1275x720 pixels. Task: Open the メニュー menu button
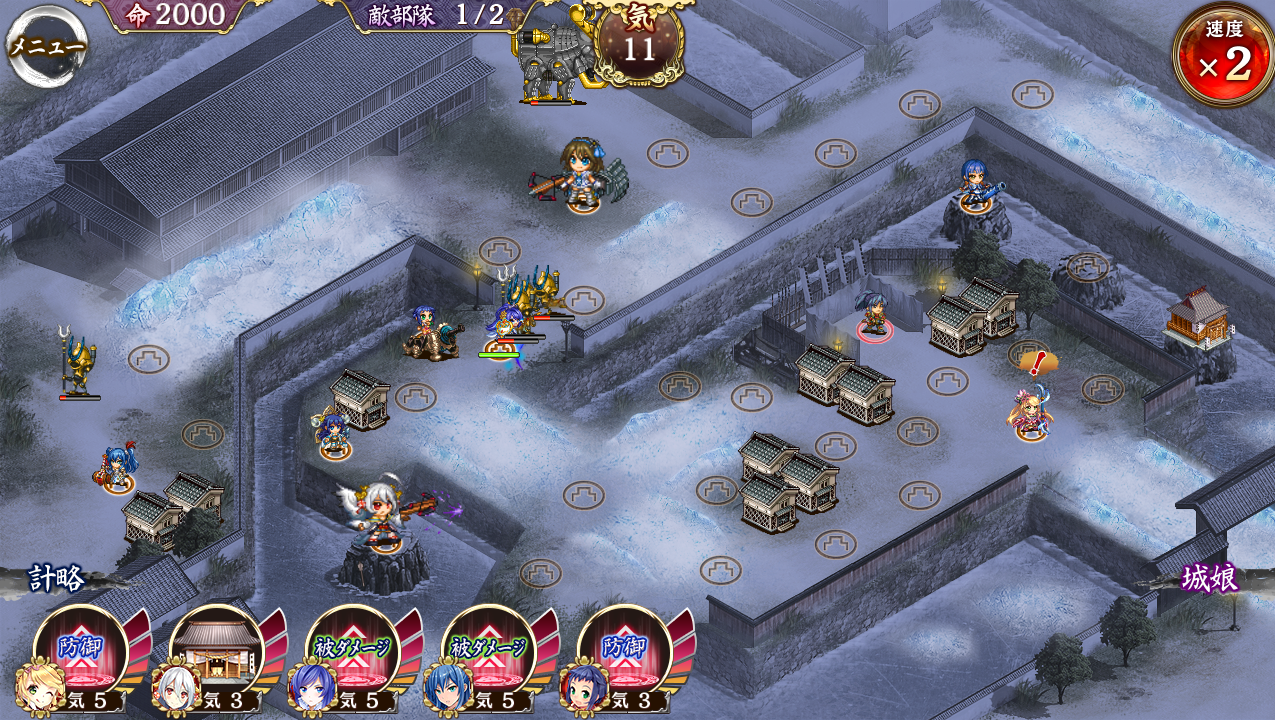(x=46, y=46)
